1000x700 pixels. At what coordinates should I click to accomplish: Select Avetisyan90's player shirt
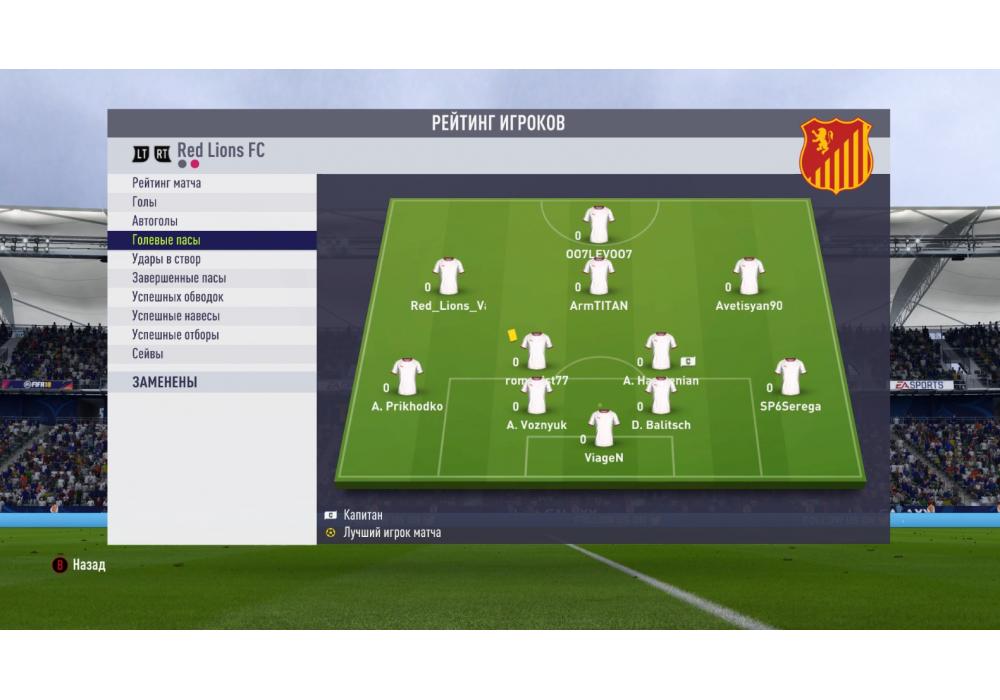click(x=749, y=276)
